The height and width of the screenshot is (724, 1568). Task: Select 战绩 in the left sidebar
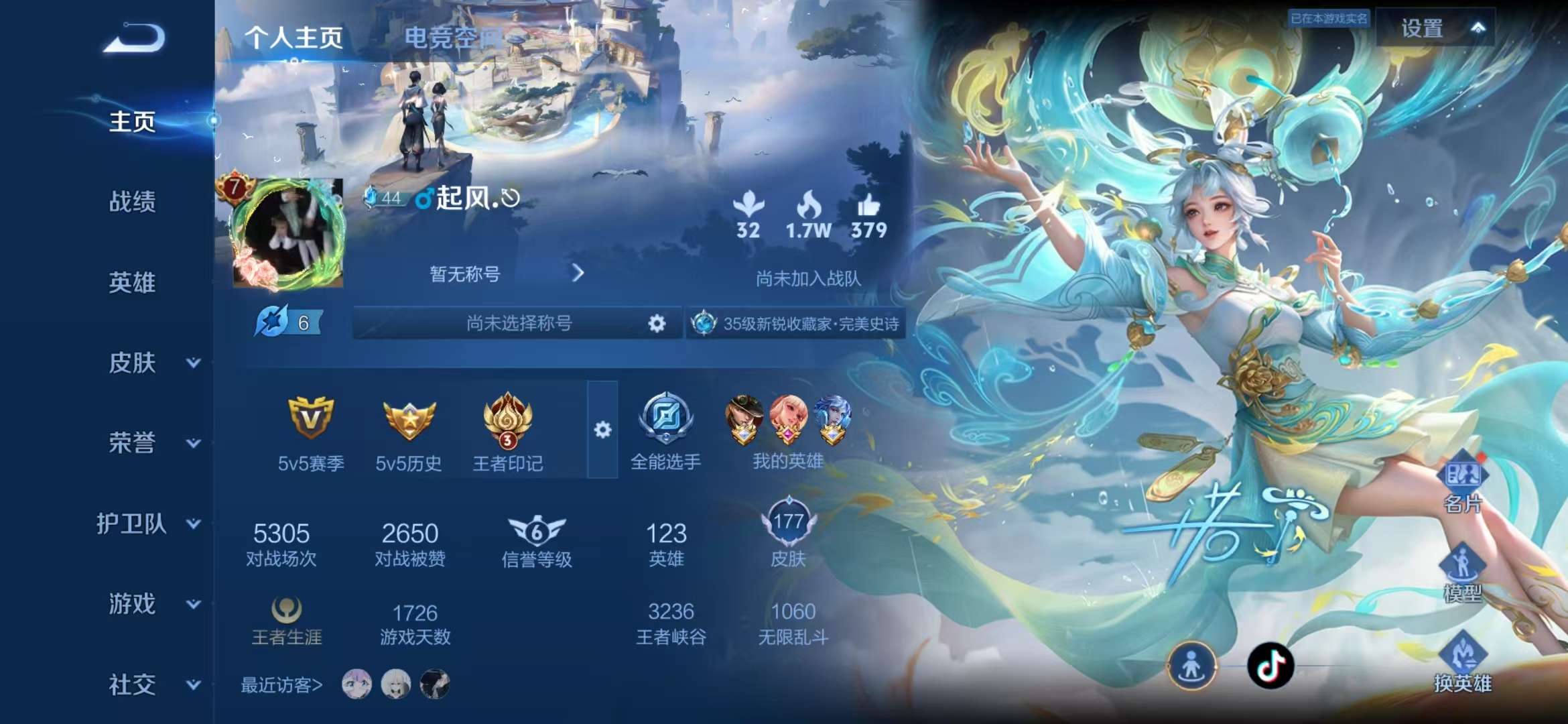tap(132, 202)
